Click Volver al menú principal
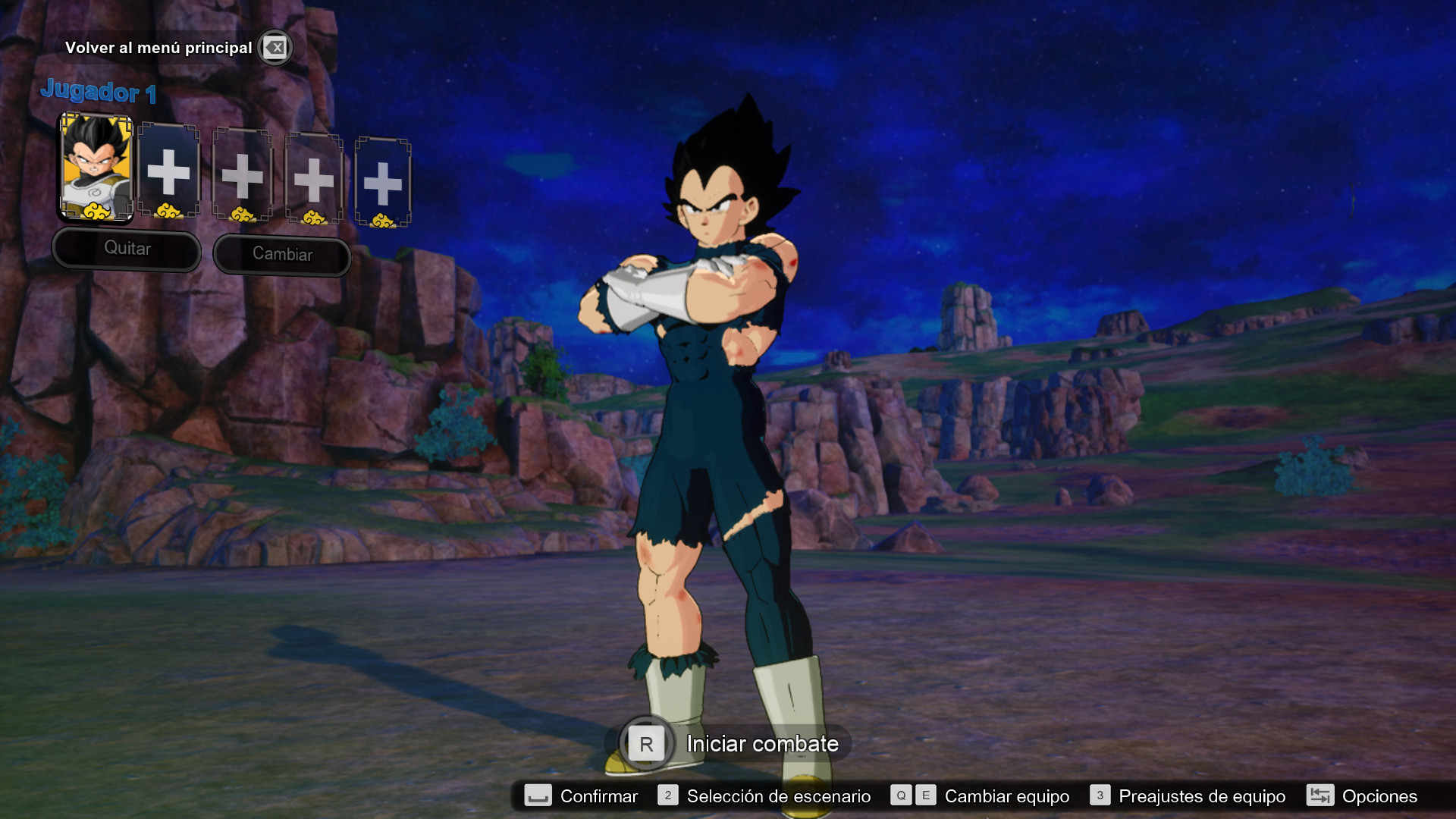Screen dimensions: 1456x819 click(160, 47)
